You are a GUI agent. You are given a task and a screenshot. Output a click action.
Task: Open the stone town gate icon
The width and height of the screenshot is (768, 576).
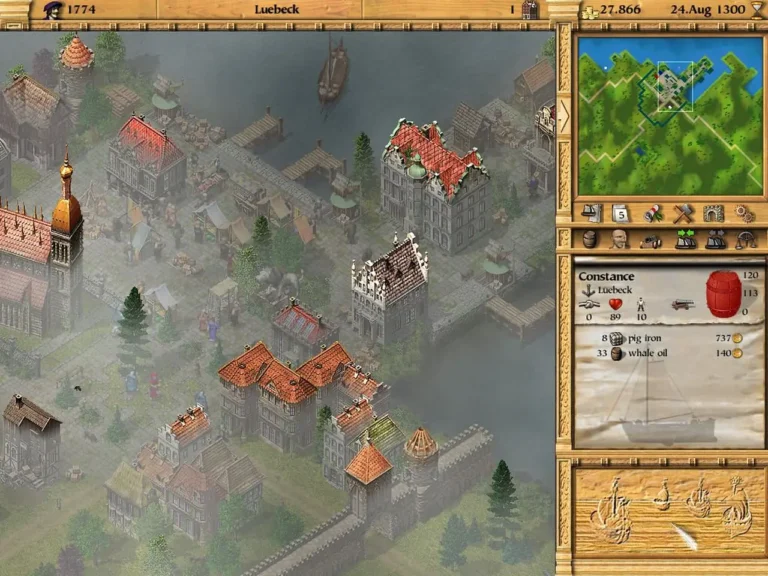click(x=713, y=213)
